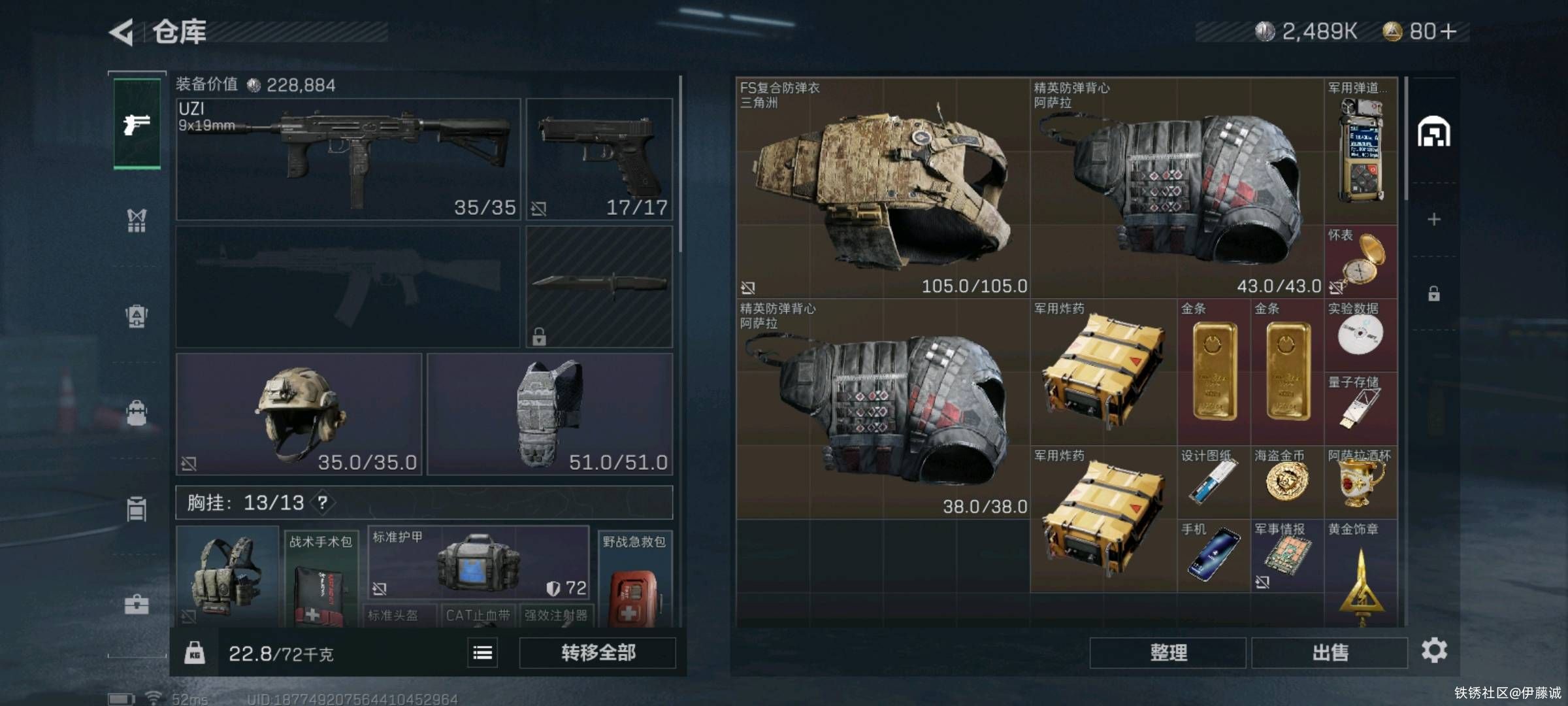This screenshot has height=706, width=1568.
Task: Select the UZI 9x19mm weapon slot
Action: coord(348,159)
